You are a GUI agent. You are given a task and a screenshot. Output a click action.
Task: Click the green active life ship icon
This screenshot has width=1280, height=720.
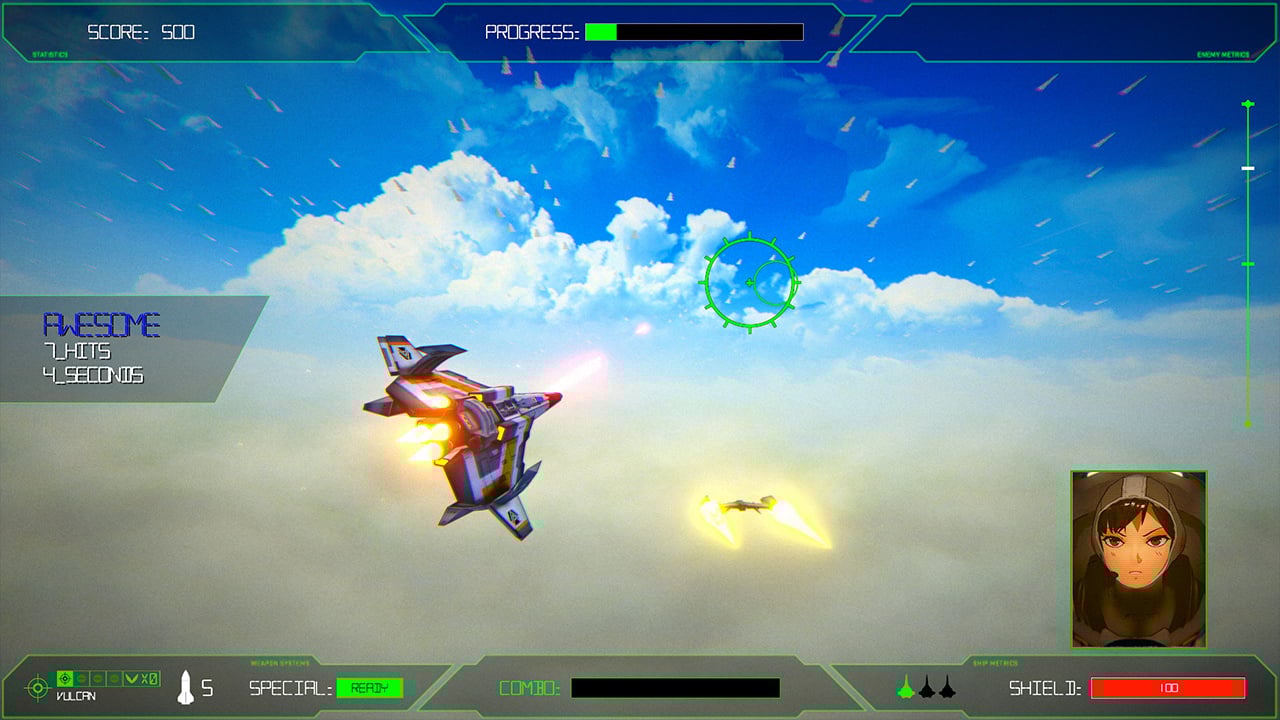[x=905, y=687]
